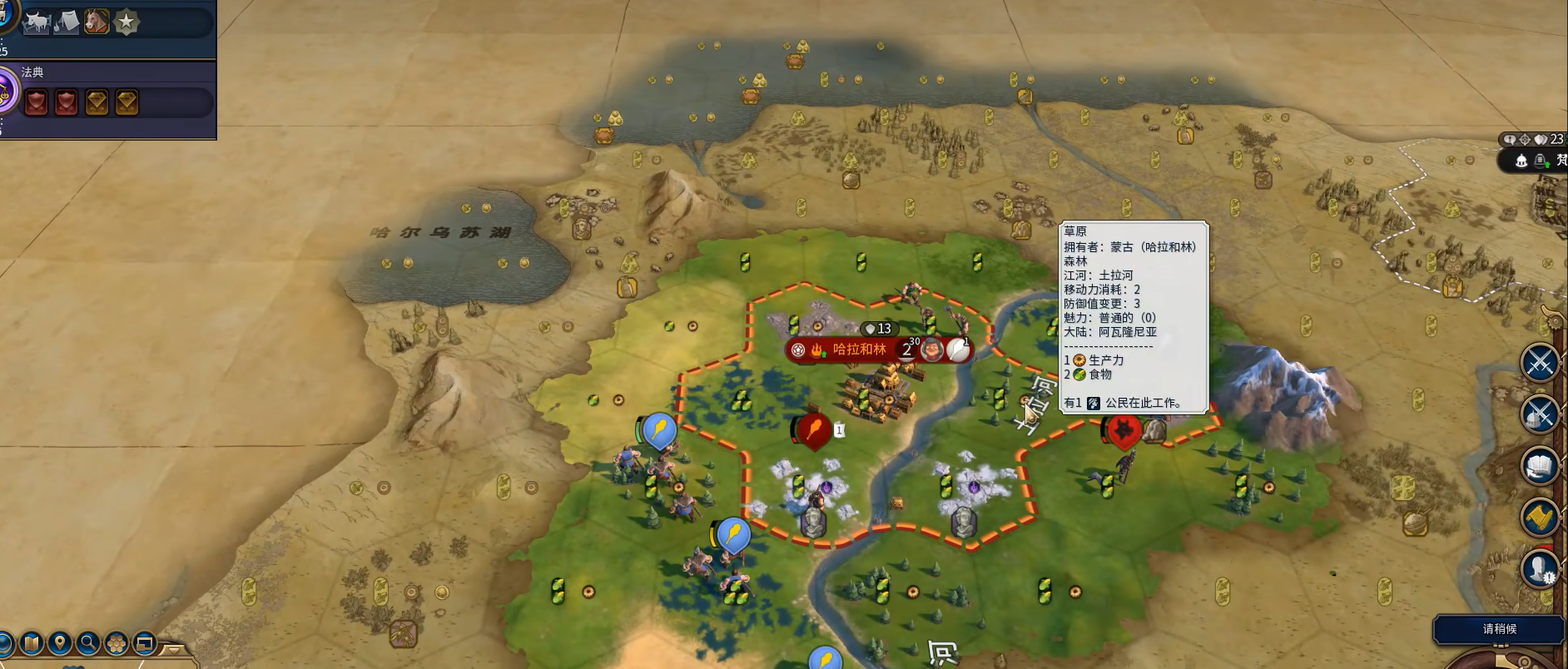Open the 哈拉和林 city banner
The image size is (1568, 669).
pos(859,349)
